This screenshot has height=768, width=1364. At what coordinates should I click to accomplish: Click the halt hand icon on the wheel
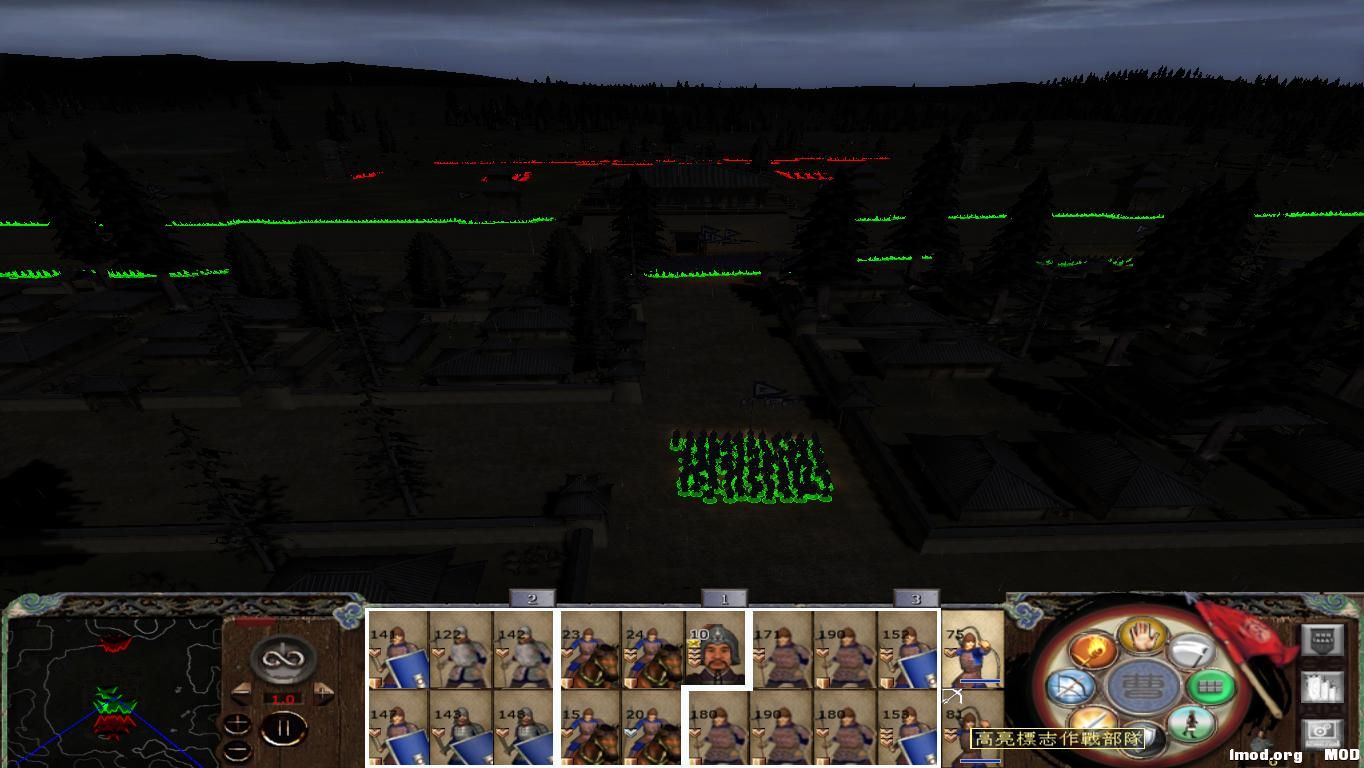coord(1141,636)
